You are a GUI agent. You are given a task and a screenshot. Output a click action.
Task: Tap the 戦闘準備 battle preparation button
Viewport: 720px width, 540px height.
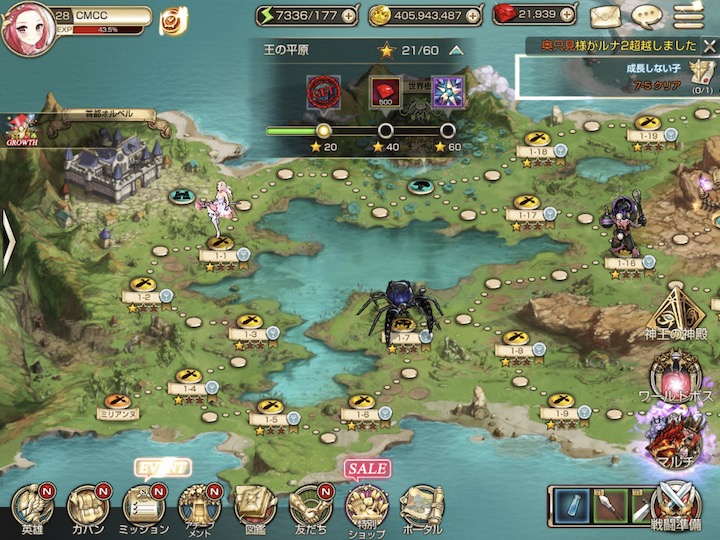click(677, 506)
